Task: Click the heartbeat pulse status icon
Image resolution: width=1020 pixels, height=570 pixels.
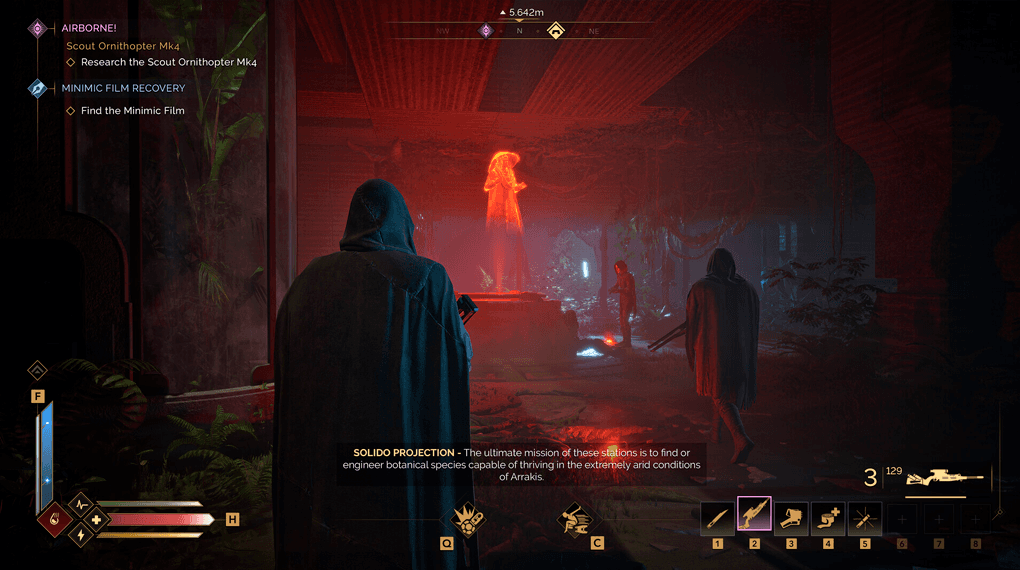Action: (79, 503)
